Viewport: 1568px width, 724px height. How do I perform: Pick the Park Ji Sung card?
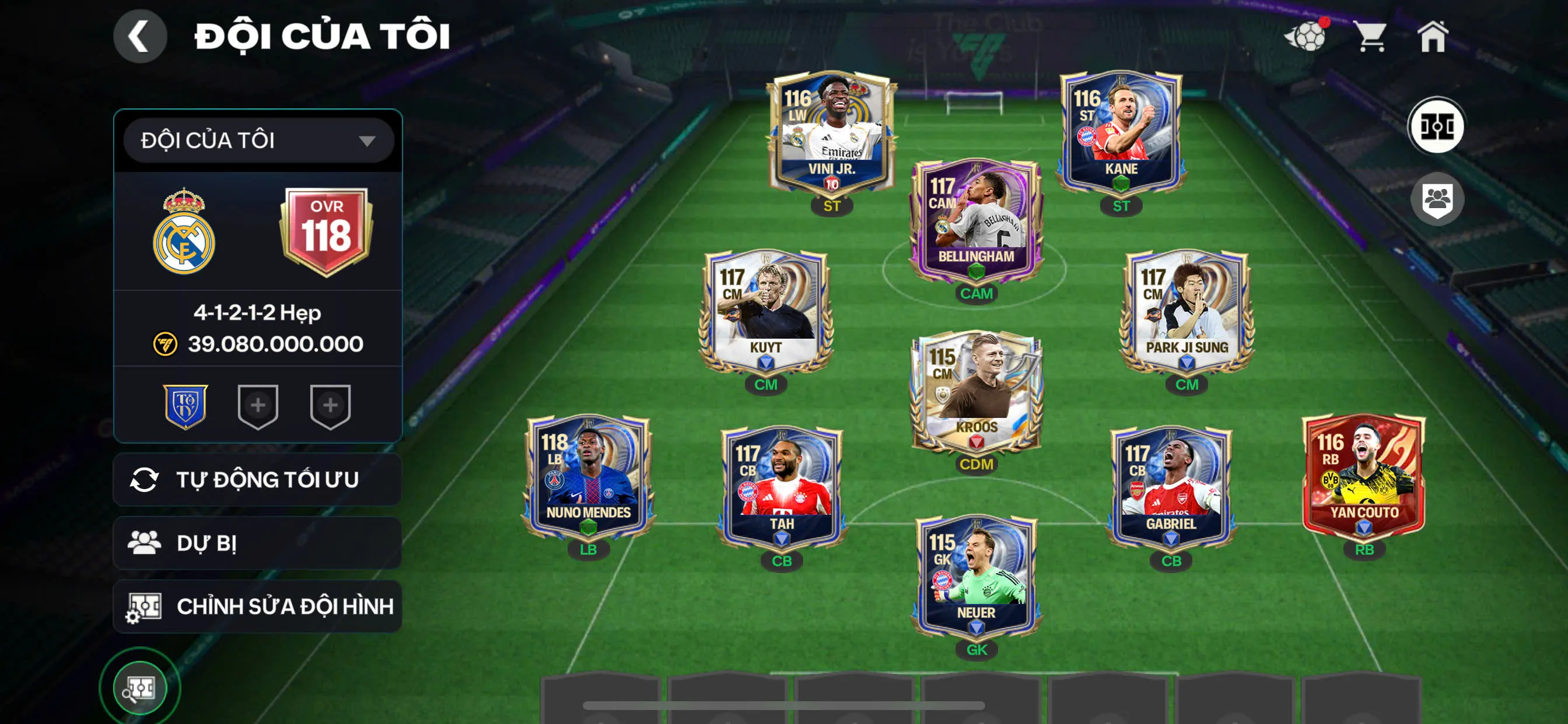tap(1186, 310)
